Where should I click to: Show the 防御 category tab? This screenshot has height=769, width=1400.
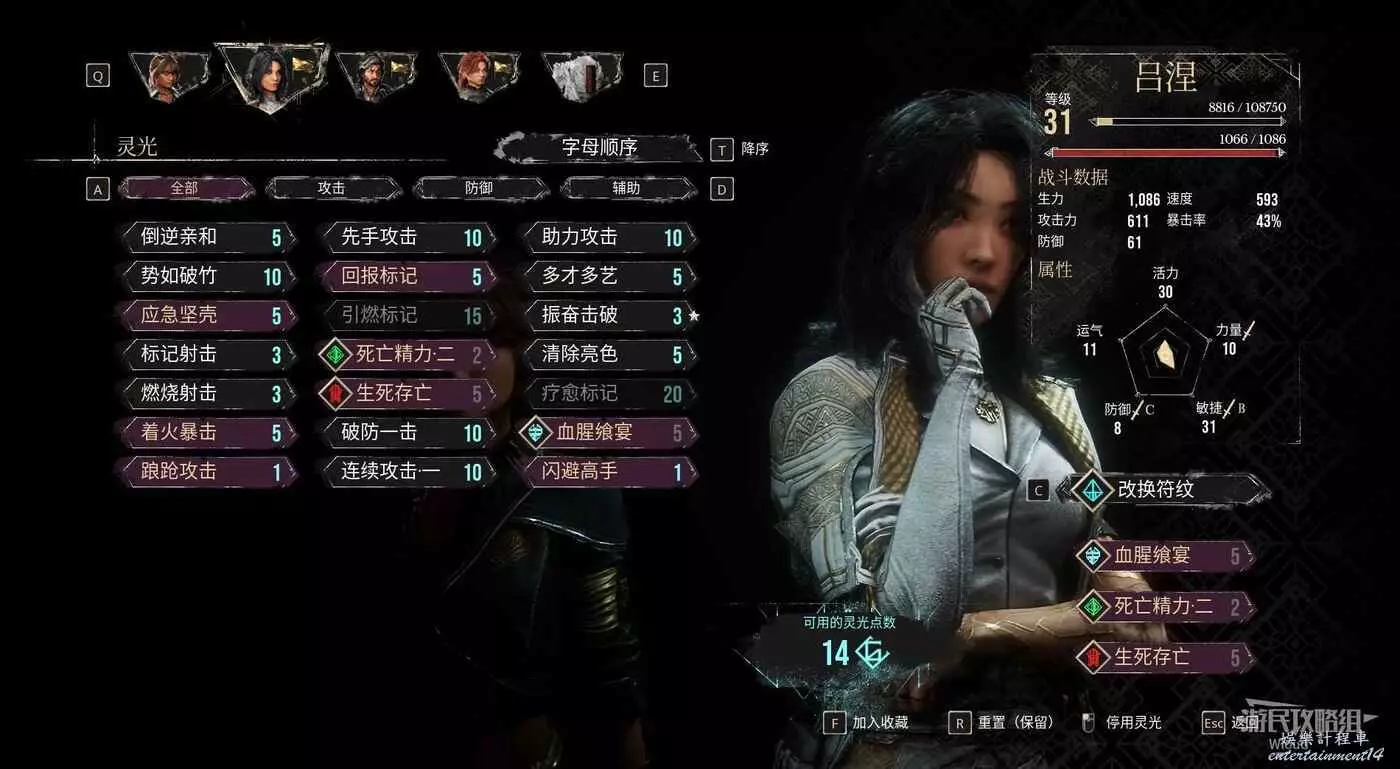click(479, 188)
